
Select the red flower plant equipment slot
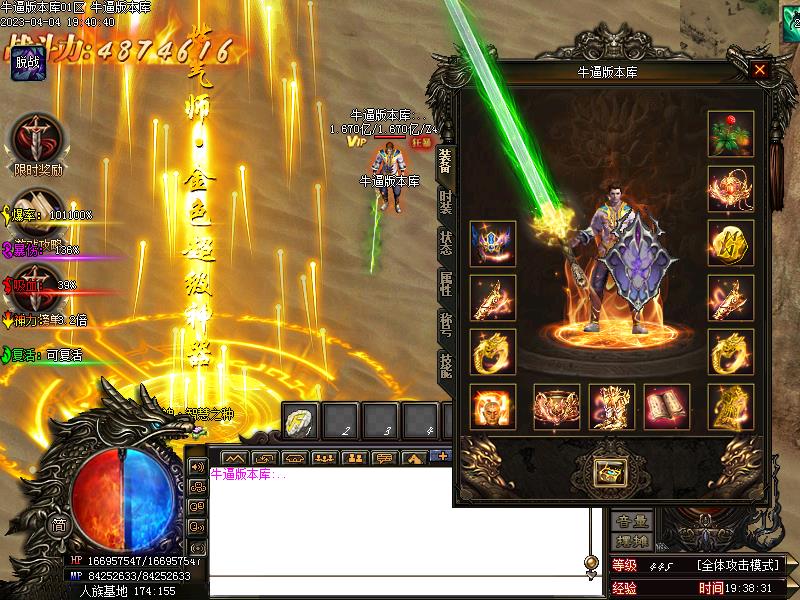pyautogui.click(x=730, y=134)
